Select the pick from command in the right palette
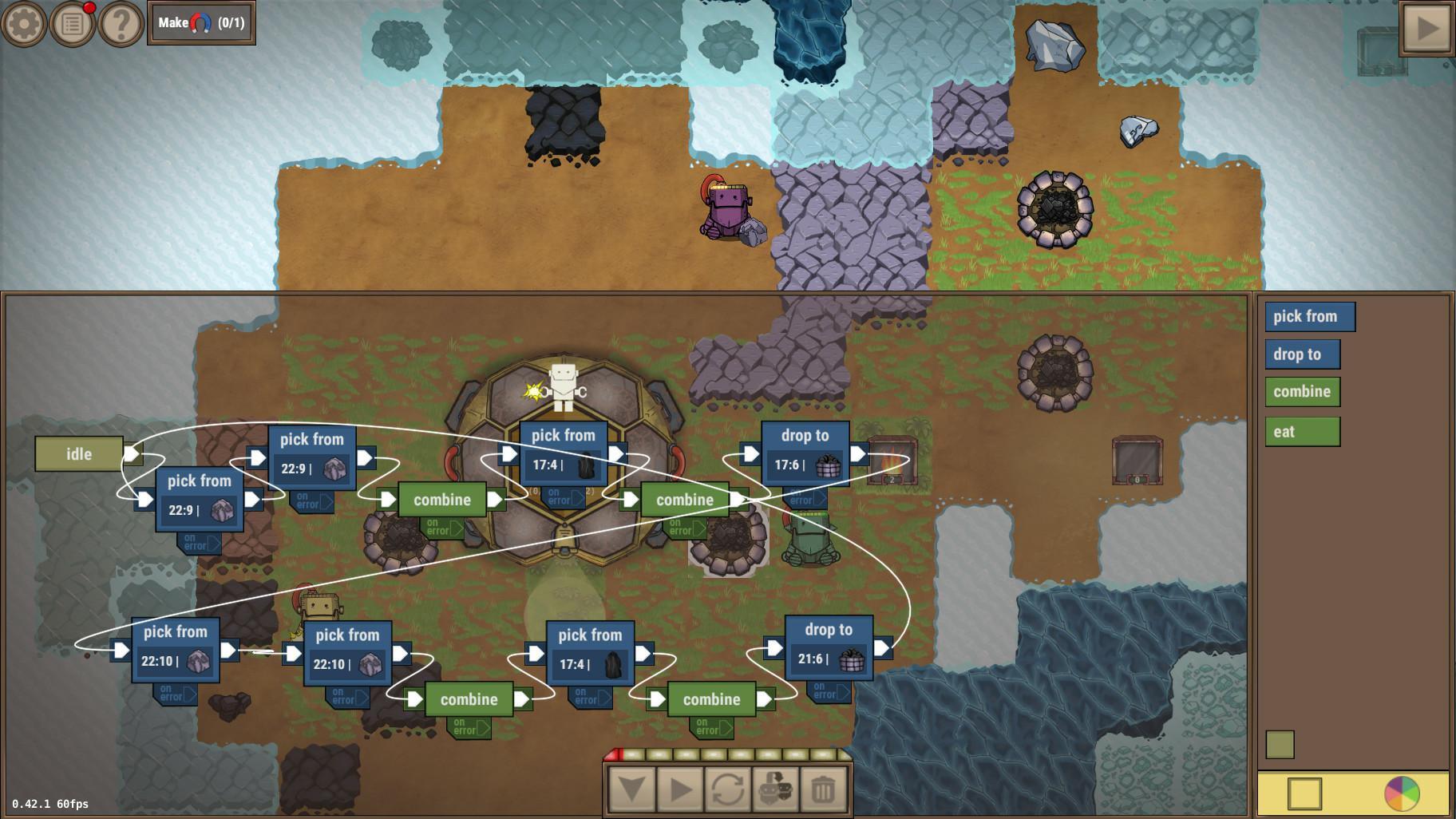This screenshot has height=819, width=1456. [1310, 316]
